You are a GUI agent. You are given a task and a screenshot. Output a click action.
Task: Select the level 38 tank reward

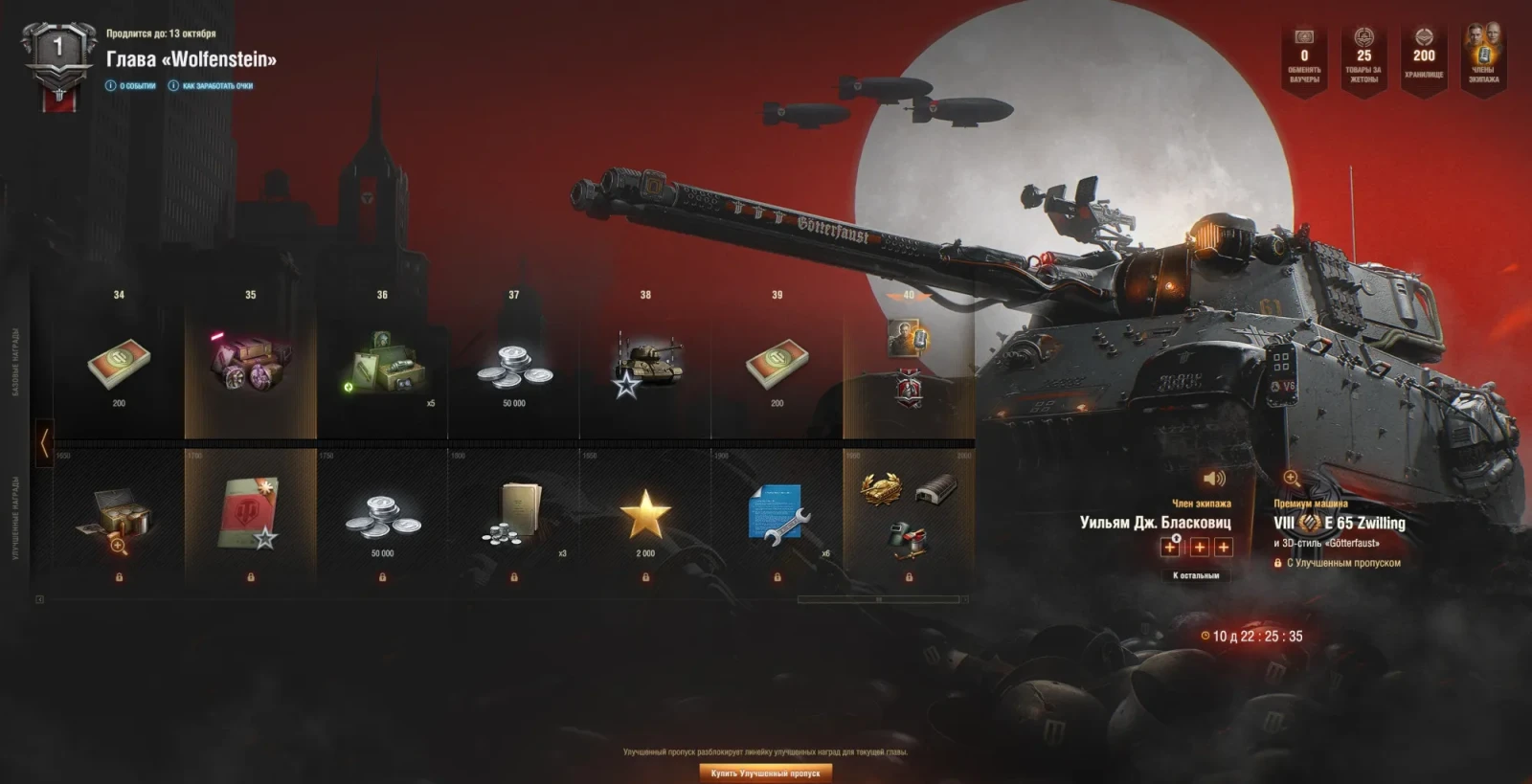tap(646, 369)
